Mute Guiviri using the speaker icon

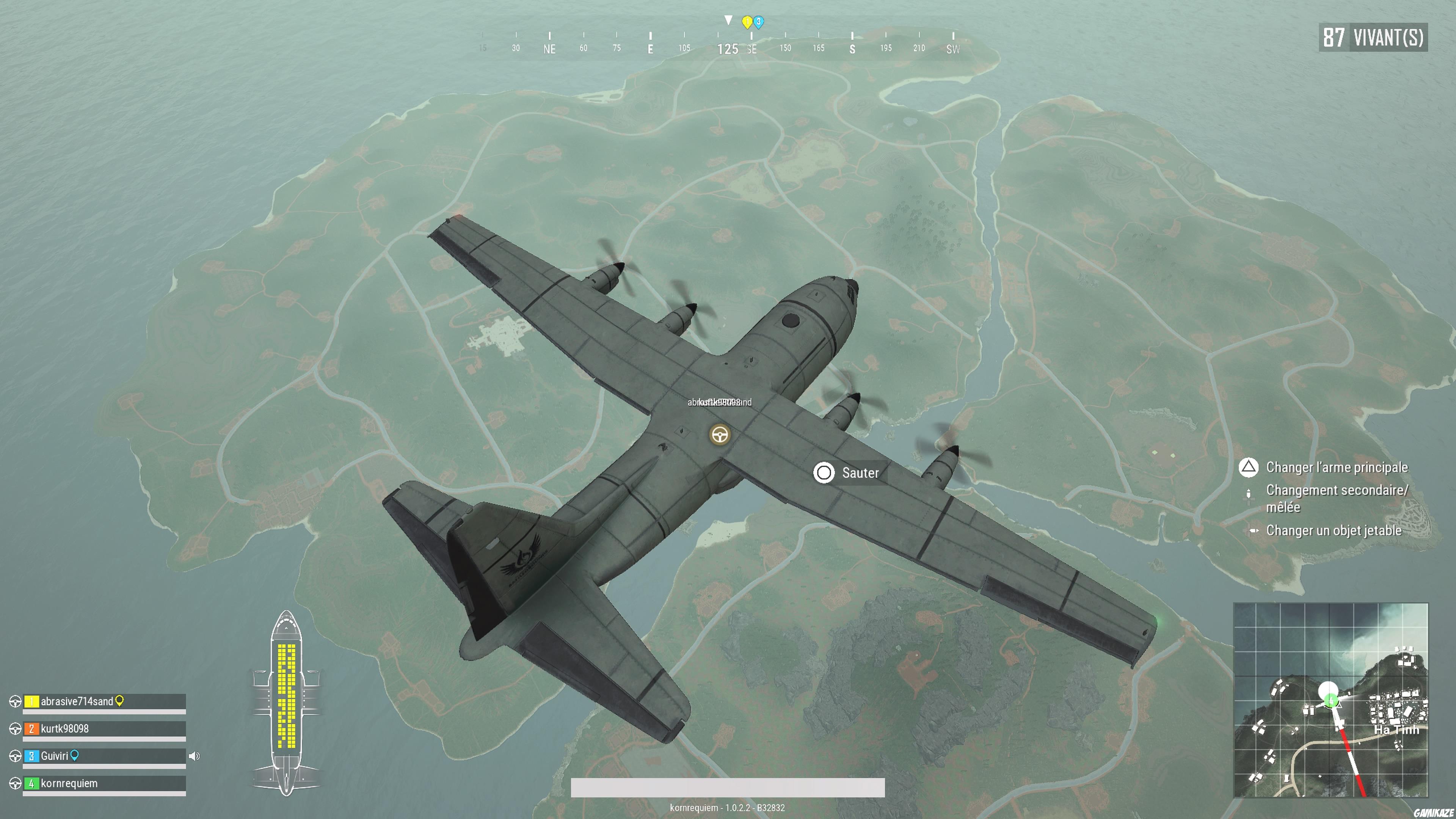196,755
